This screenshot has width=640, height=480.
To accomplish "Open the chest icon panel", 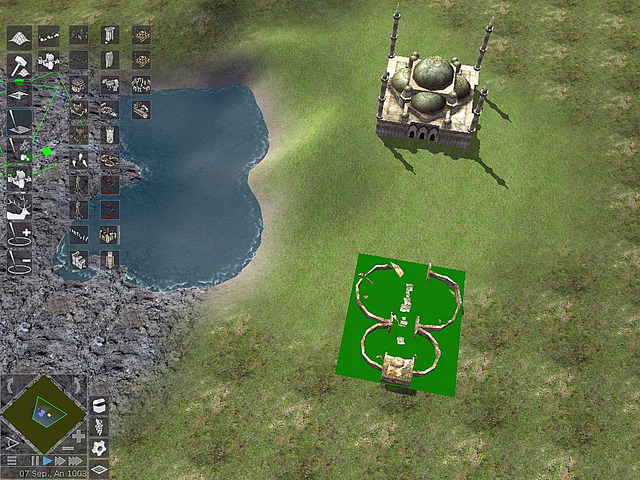I will point(99,405).
